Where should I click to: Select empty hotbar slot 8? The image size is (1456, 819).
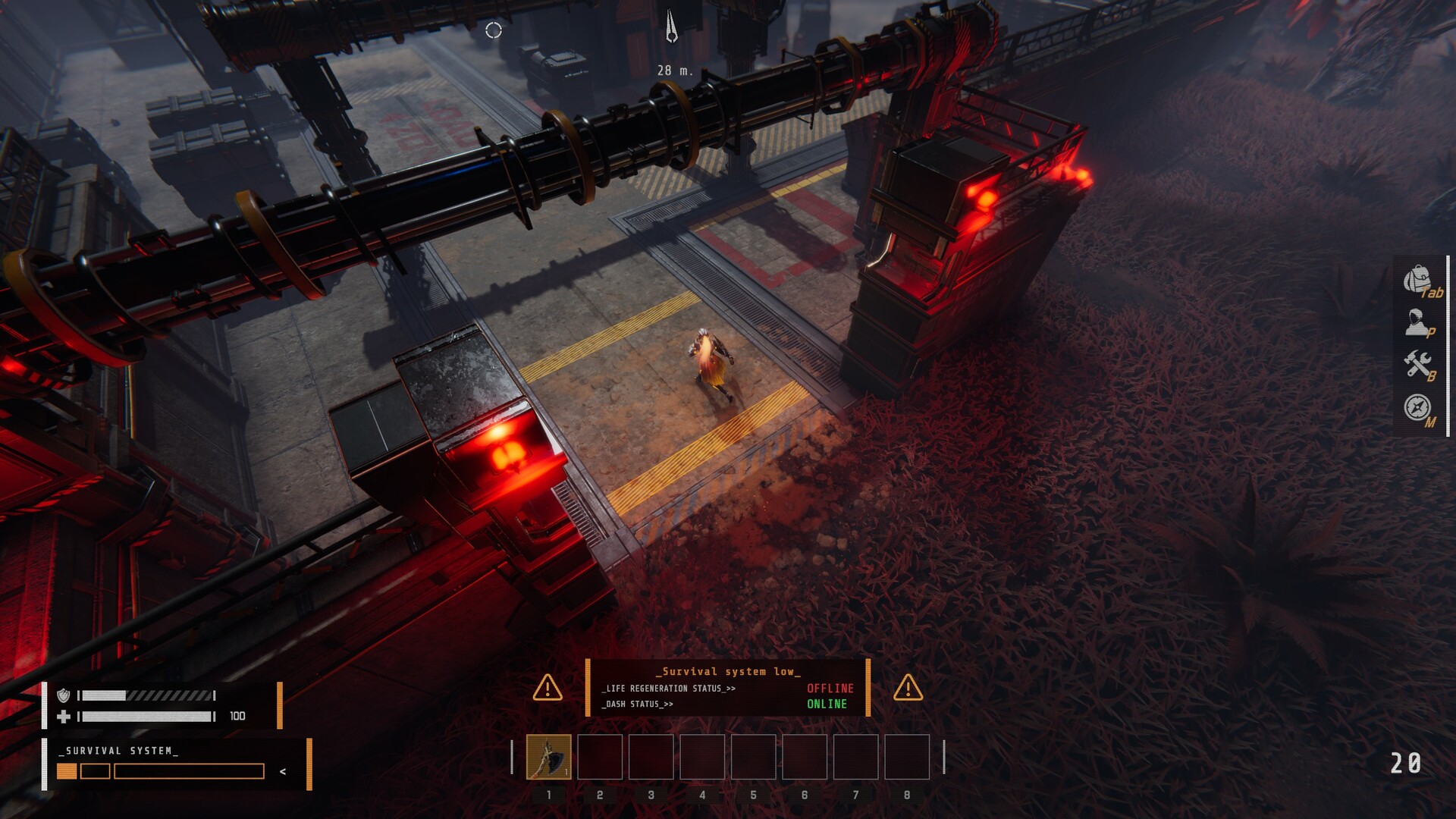[x=906, y=758]
